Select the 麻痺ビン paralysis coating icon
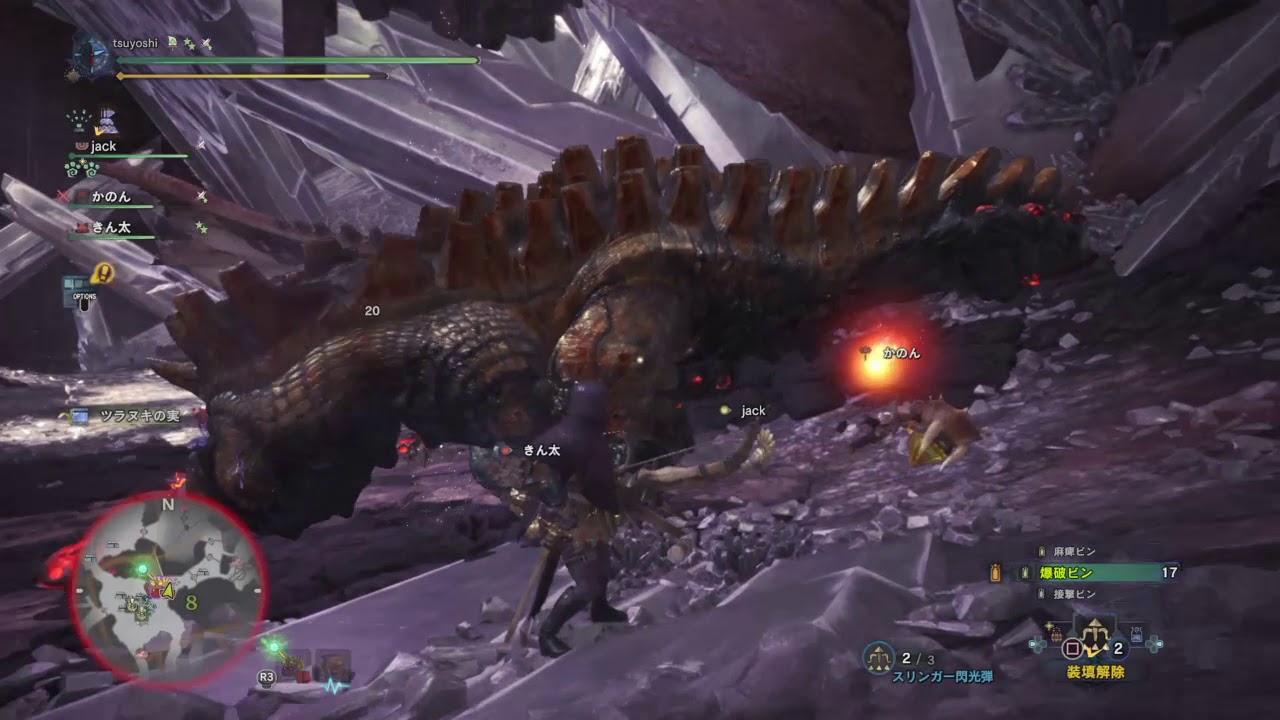Screen dimensions: 1280x720 [1041, 550]
